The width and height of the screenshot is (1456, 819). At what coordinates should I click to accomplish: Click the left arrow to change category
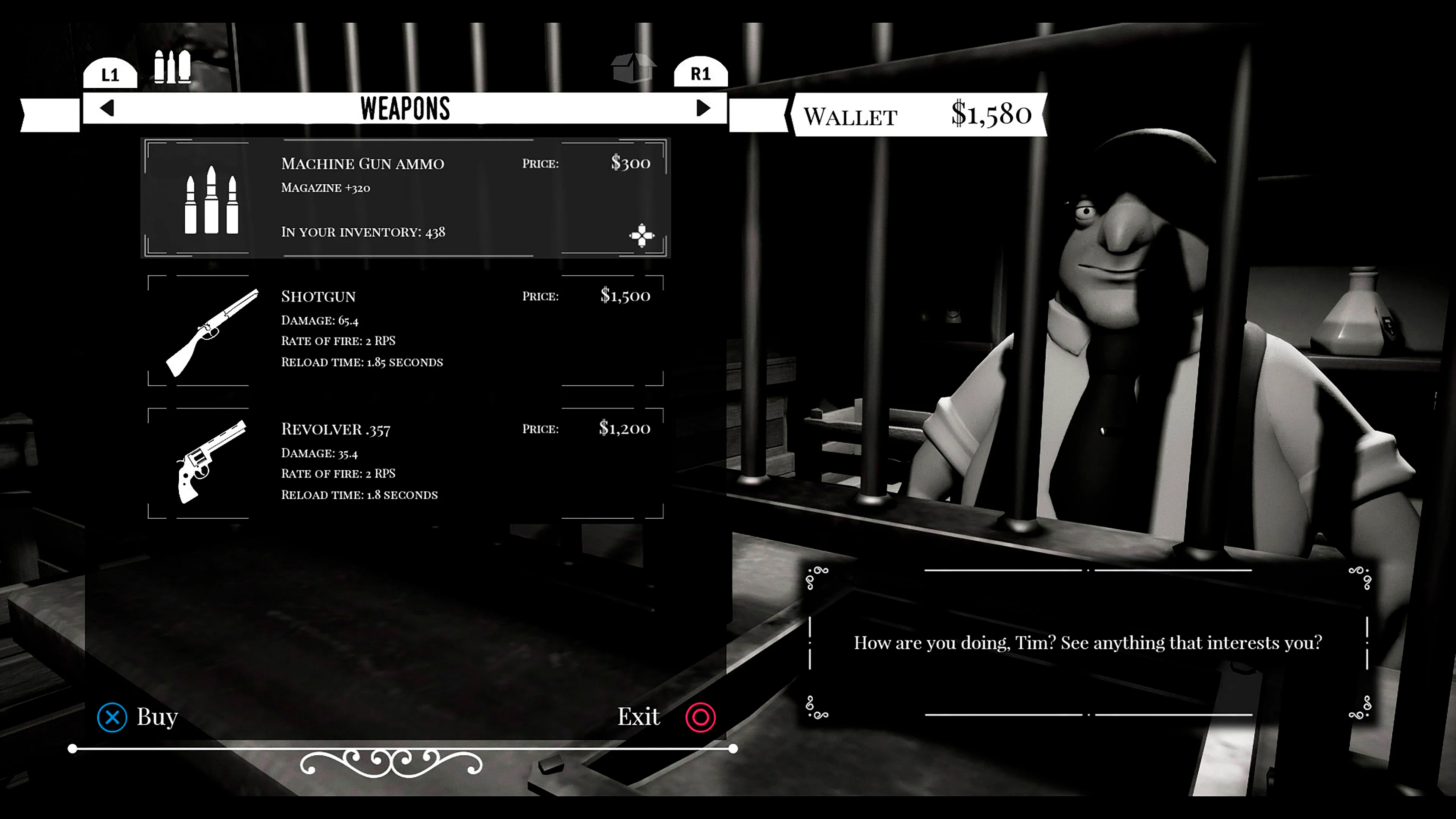(x=107, y=108)
